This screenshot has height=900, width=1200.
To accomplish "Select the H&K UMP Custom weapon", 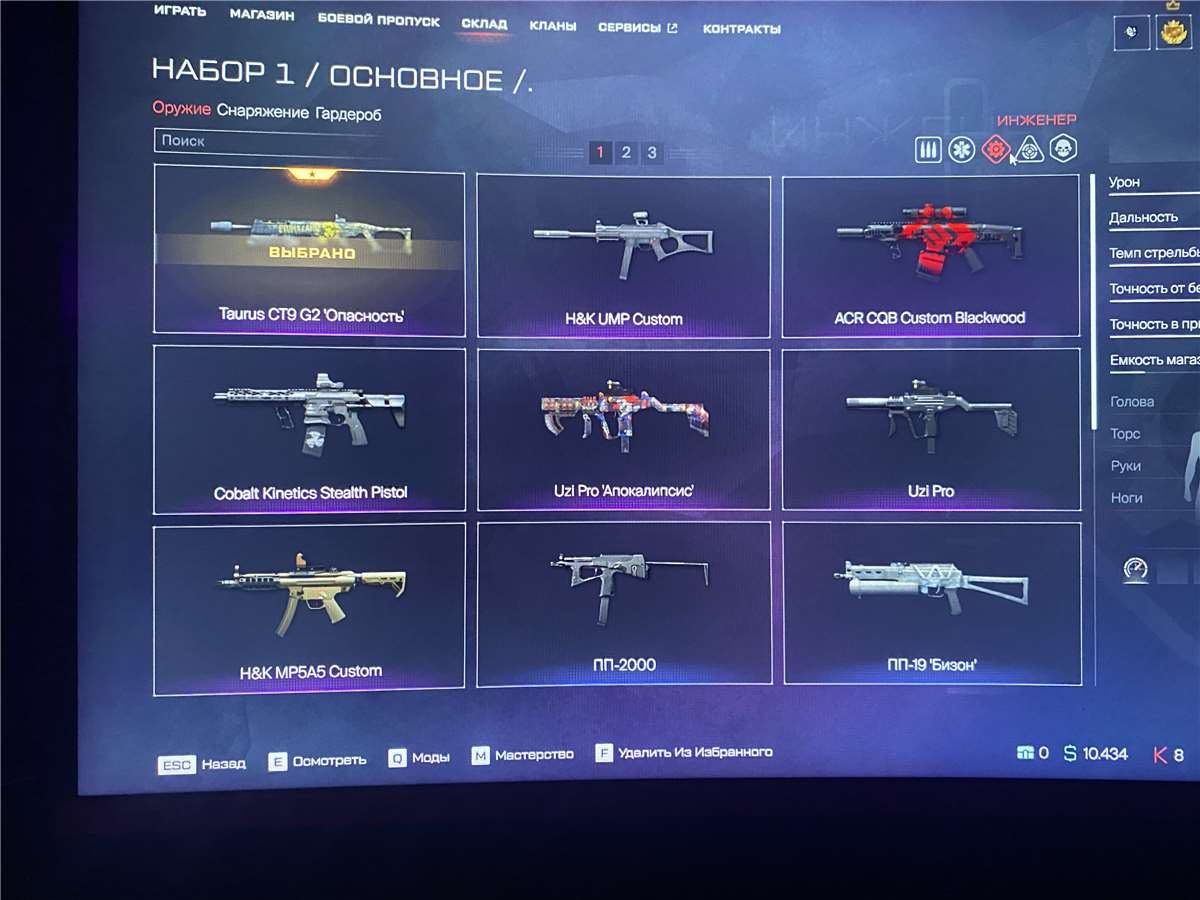I will click(x=623, y=255).
